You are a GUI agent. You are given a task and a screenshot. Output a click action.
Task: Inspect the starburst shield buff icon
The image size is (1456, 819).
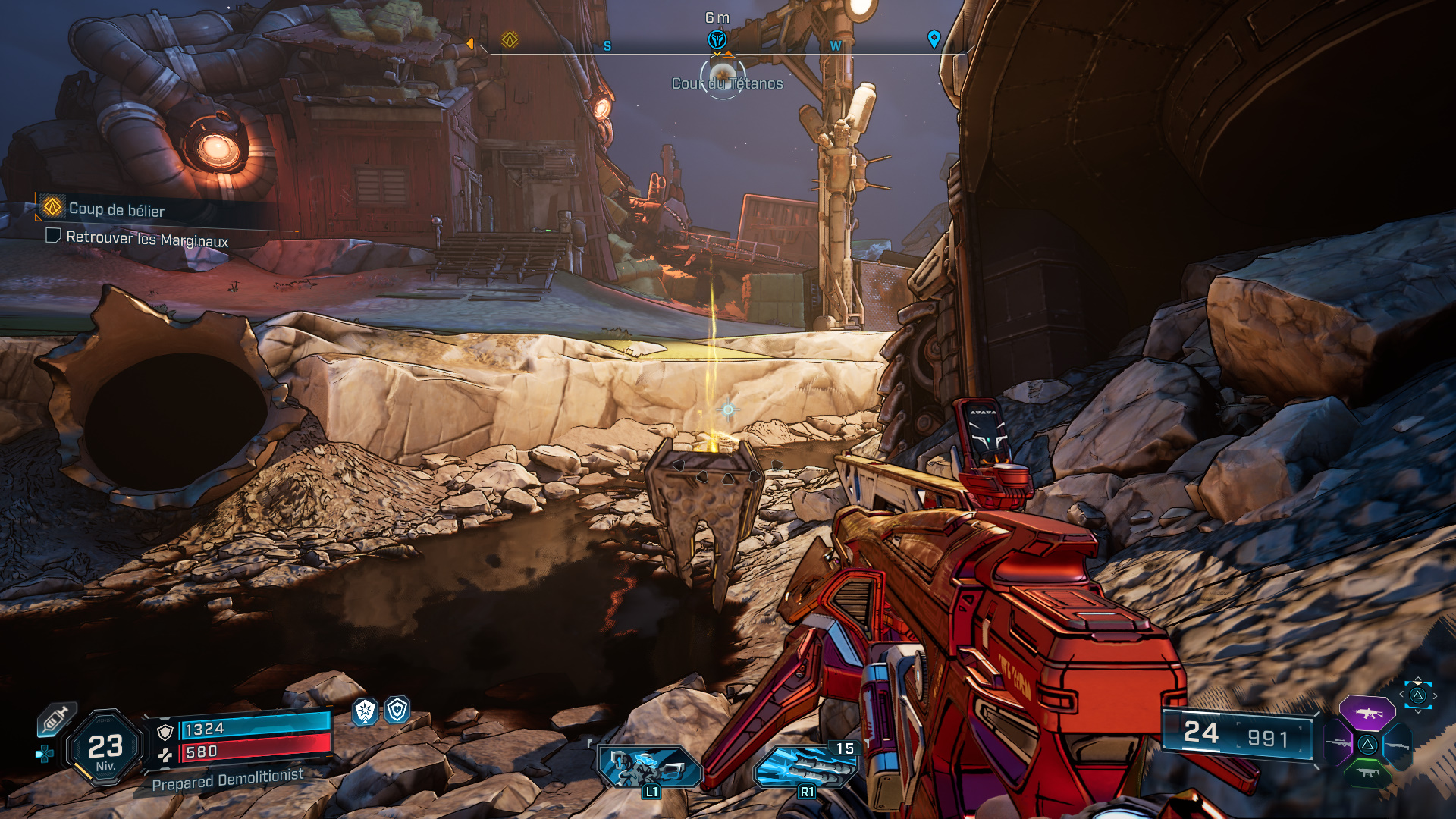[x=366, y=711]
